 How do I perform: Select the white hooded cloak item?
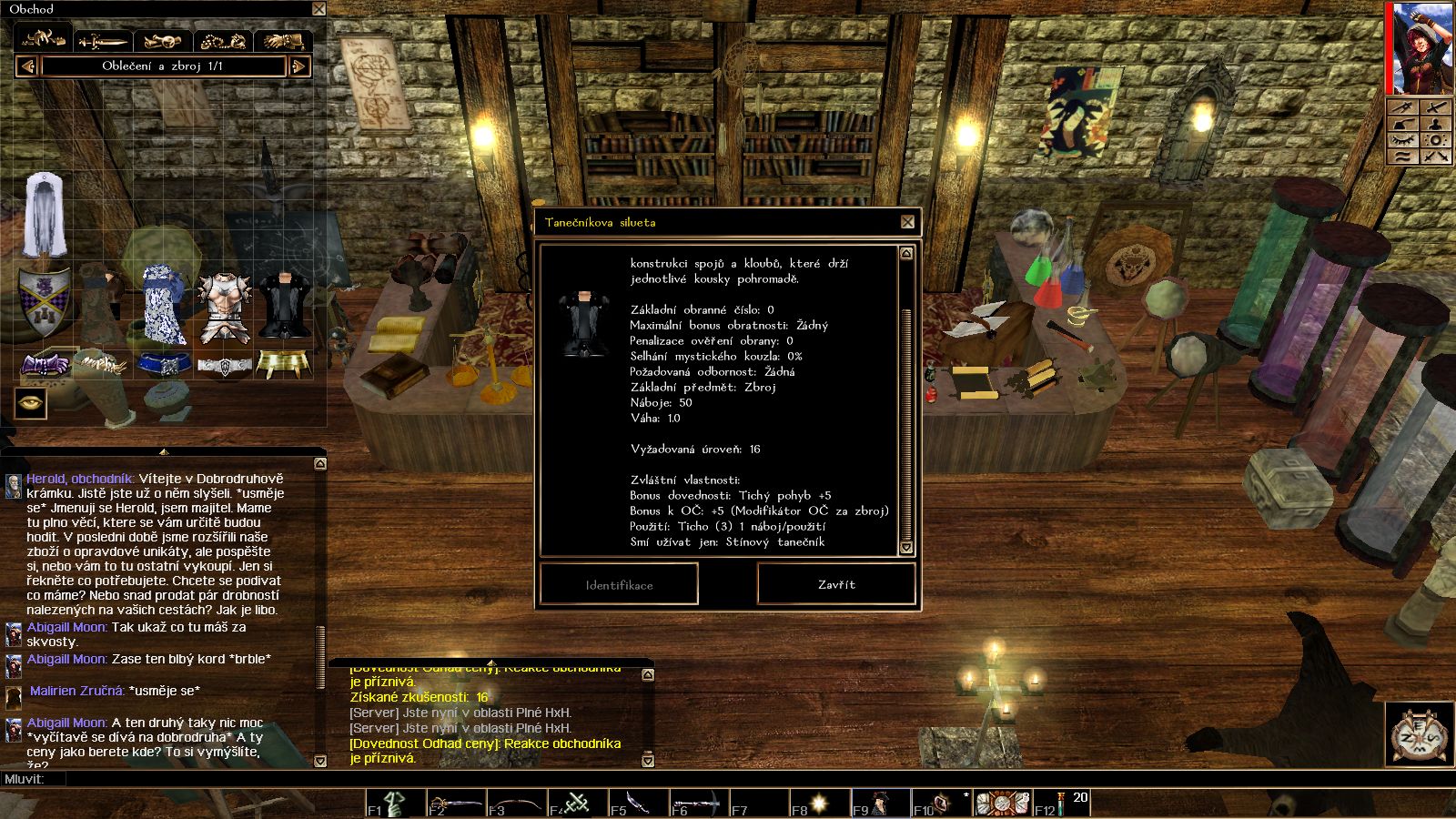45,216
